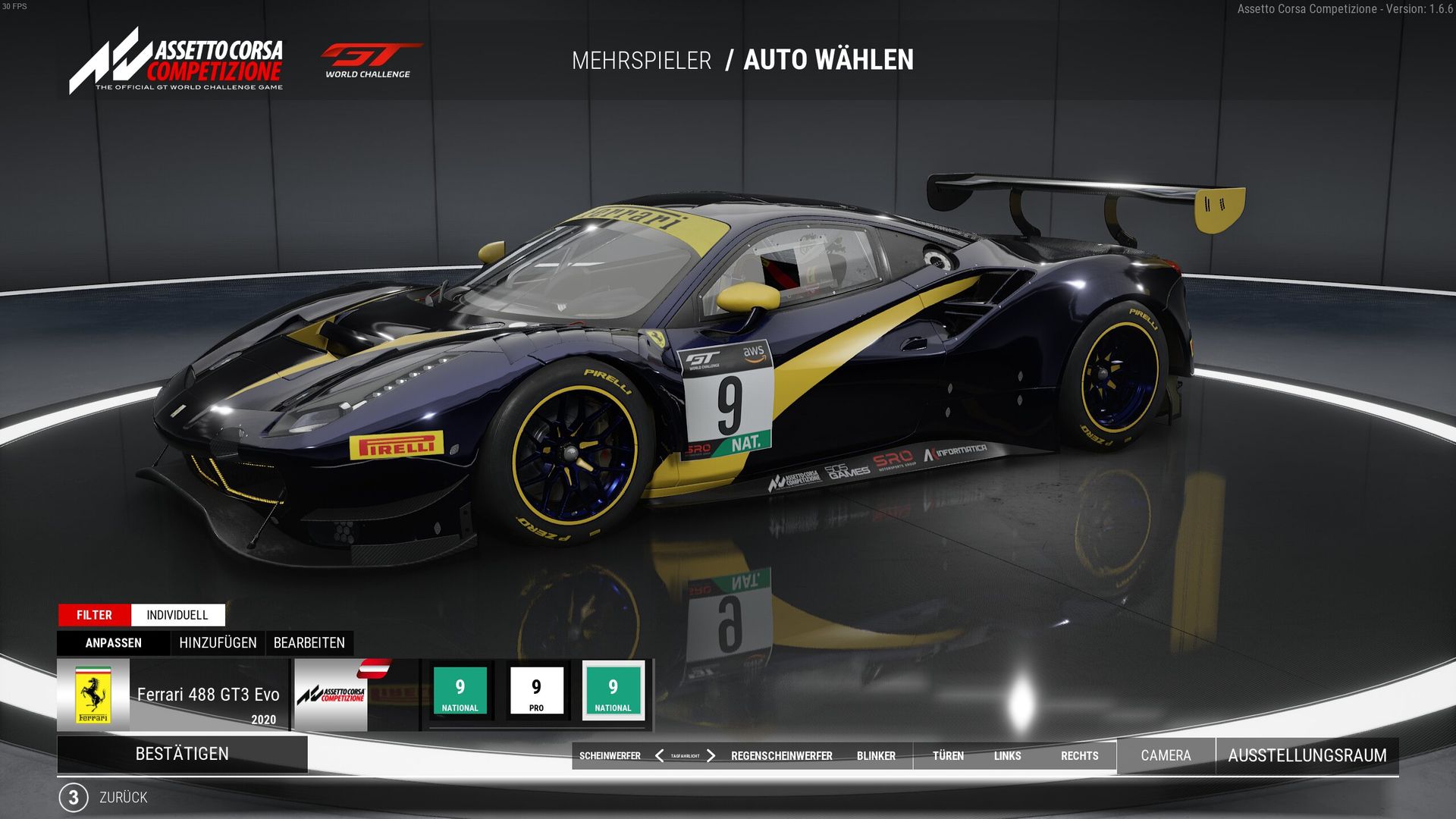
Task: Toggle the Regenscheinwerfer rain lights
Action: pyautogui.click(x=781, y=756)
